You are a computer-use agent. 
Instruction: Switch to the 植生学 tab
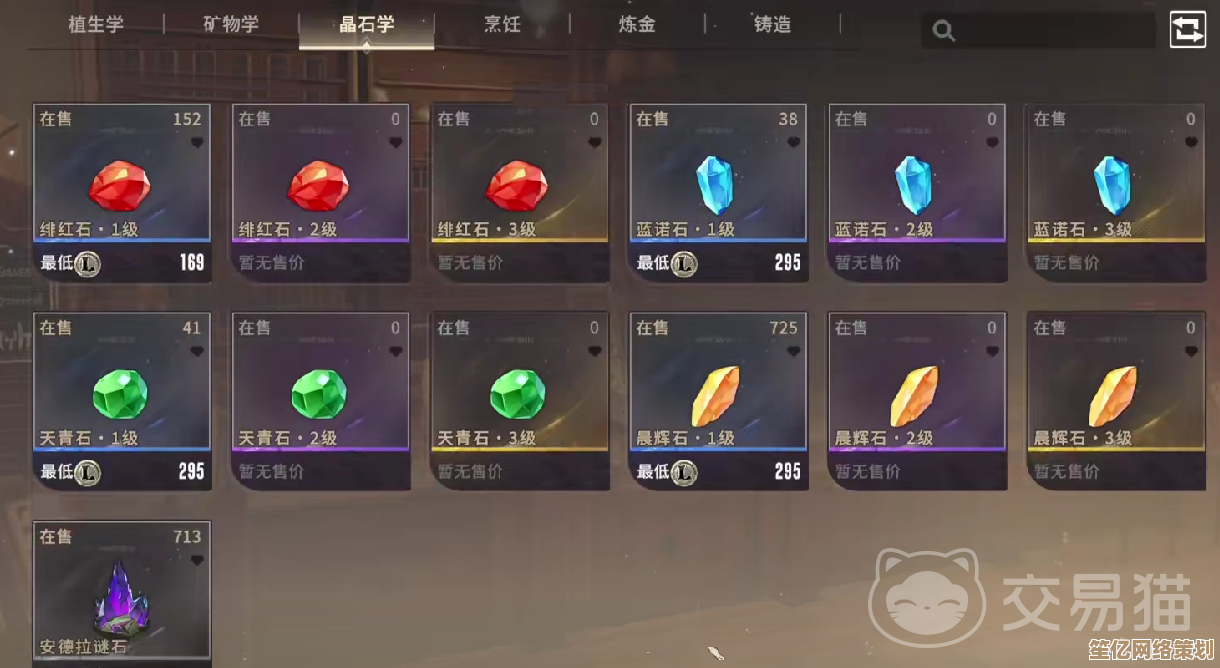(x=96, y=24)
